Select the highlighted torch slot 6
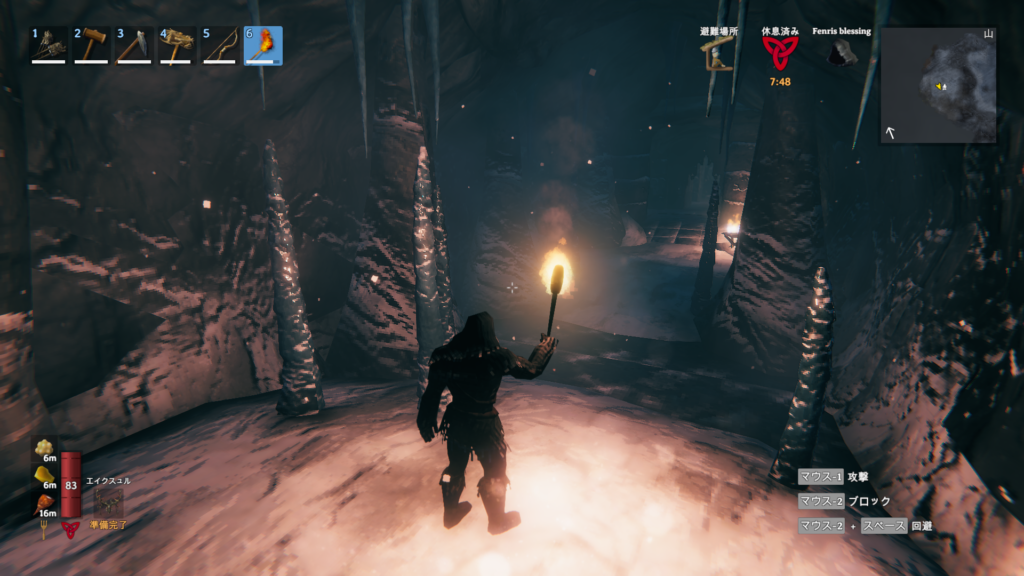1024x576 pixels. click(x=263, y=45)
